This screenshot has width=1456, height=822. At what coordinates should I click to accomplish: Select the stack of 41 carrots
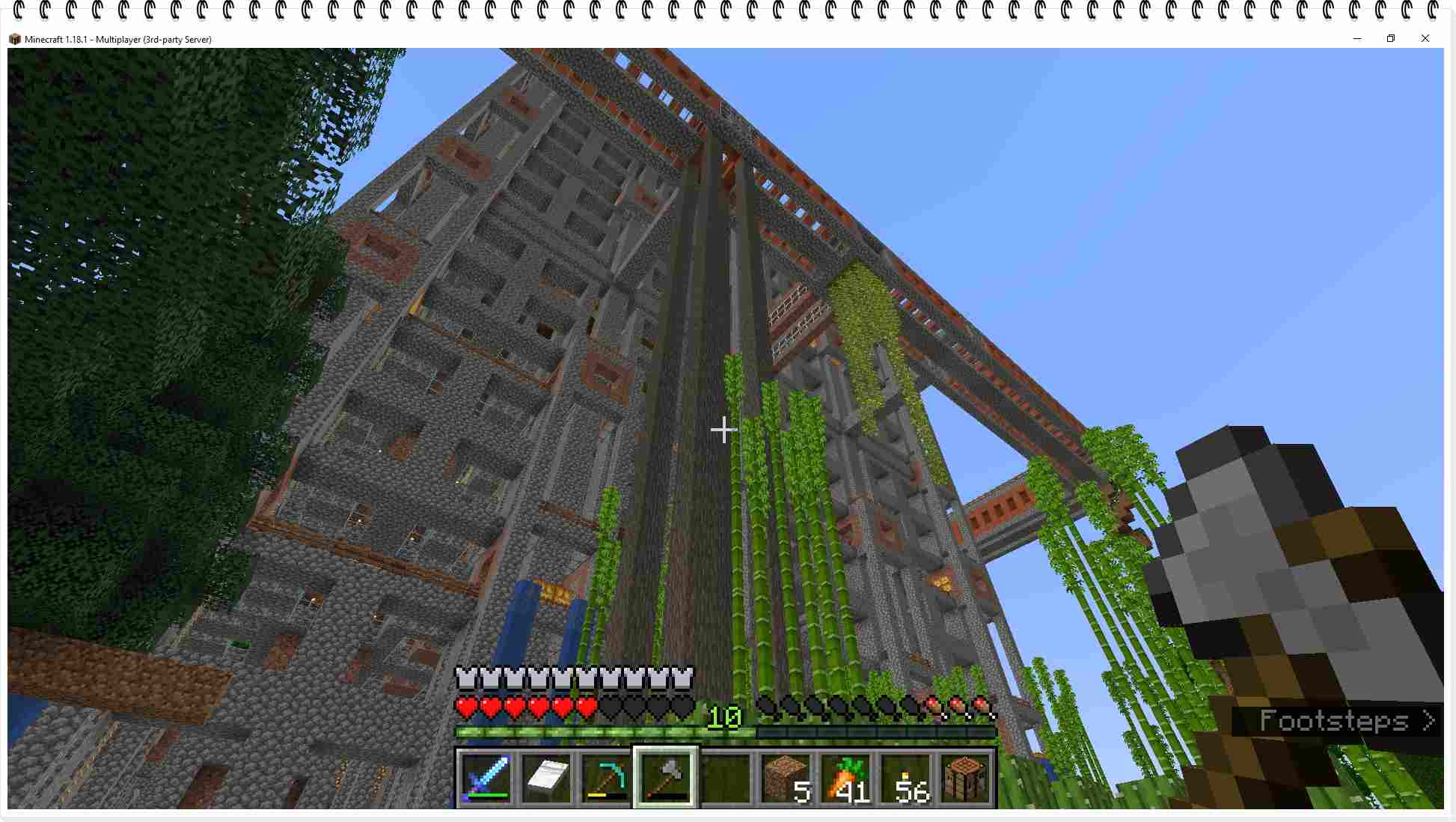[844, 777]
